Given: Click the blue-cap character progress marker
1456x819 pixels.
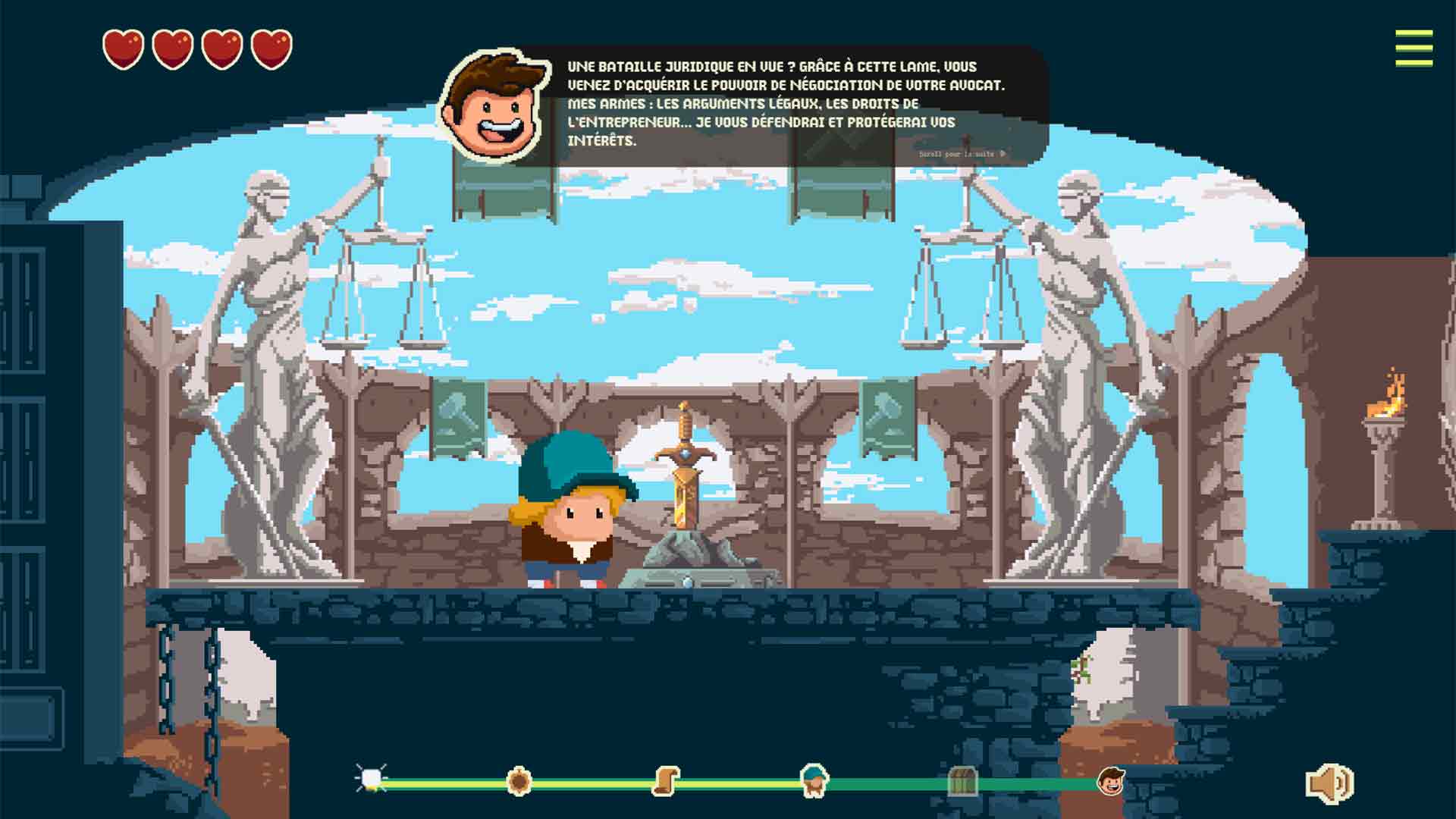Looking at the screenshot, I should point(814,780).
